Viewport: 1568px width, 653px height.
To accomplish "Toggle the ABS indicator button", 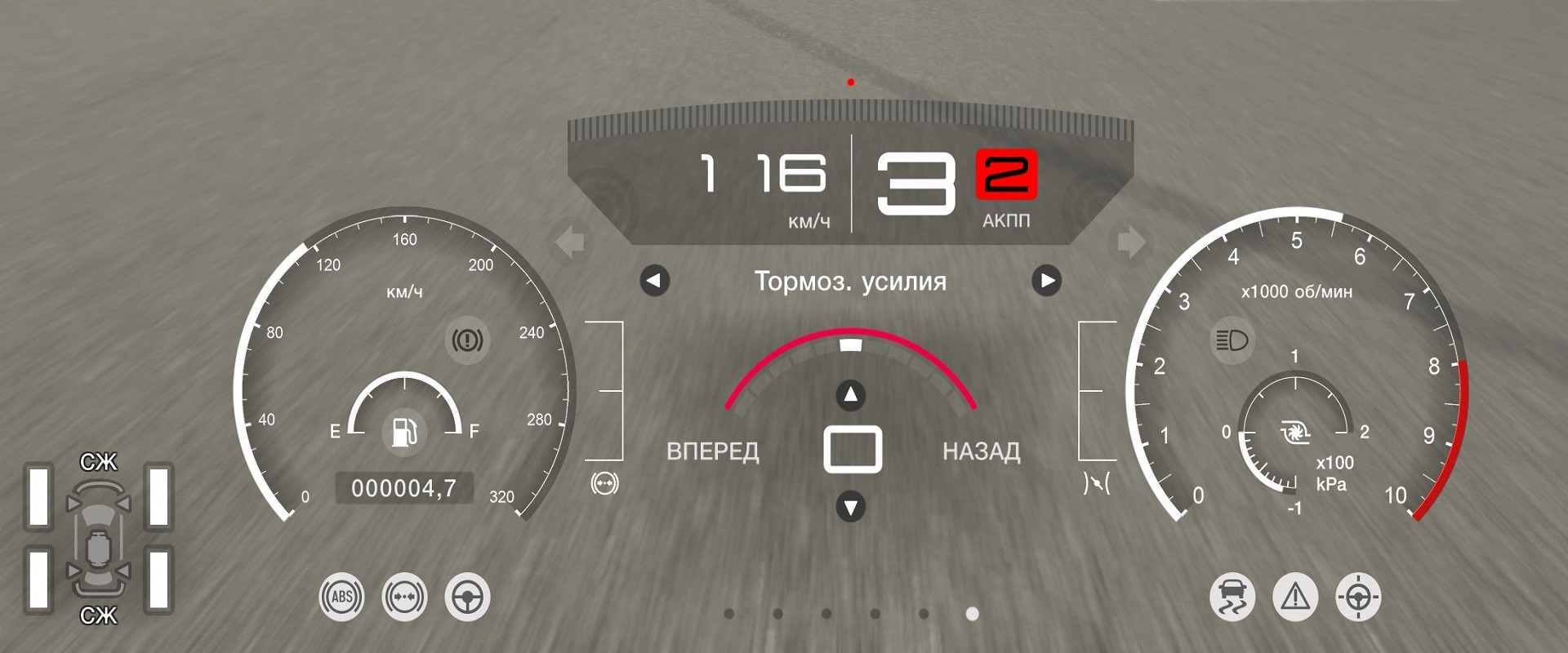I will coord(341,597).
